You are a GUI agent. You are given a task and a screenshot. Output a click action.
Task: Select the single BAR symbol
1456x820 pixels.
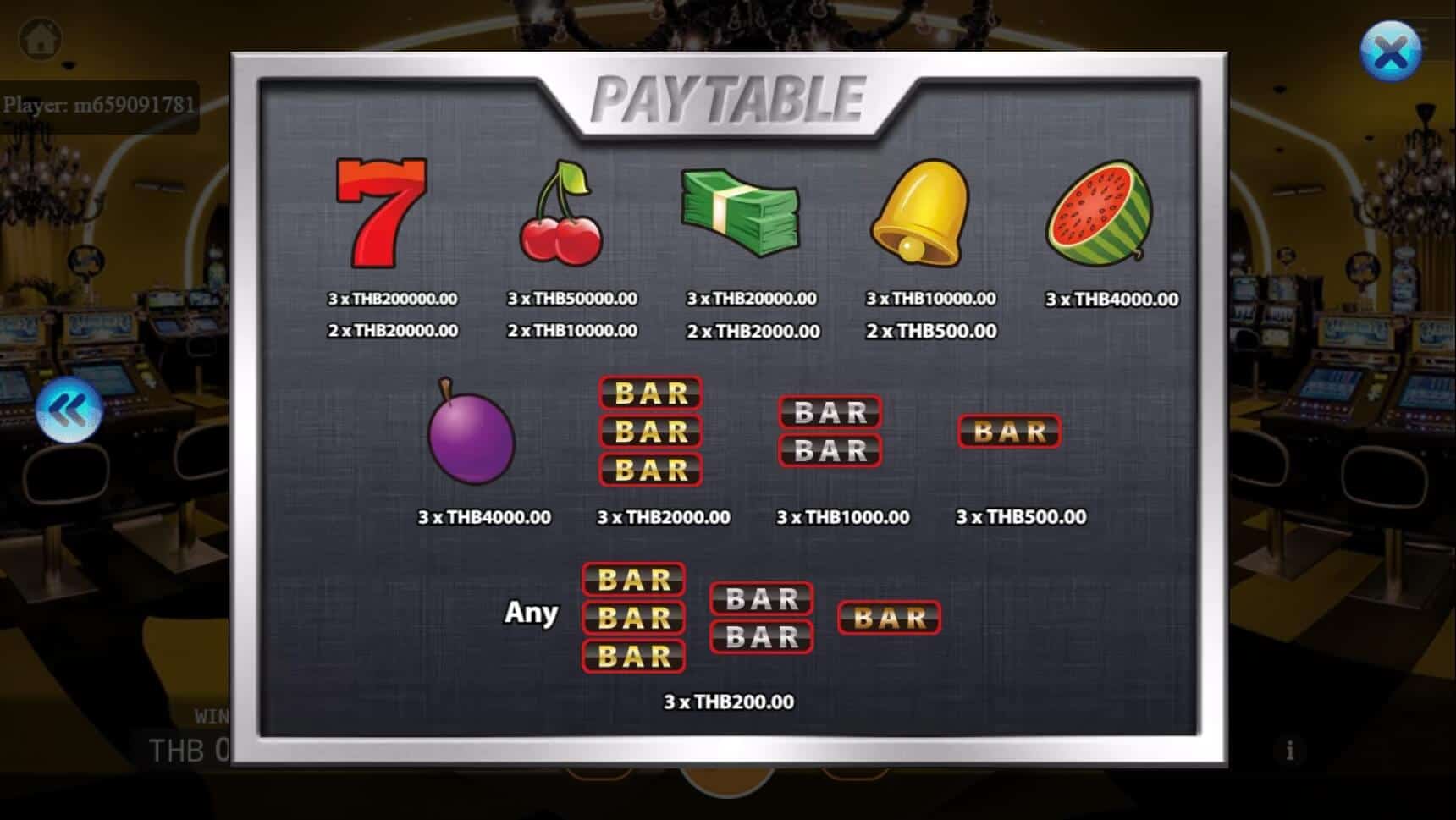(1008, 432)
